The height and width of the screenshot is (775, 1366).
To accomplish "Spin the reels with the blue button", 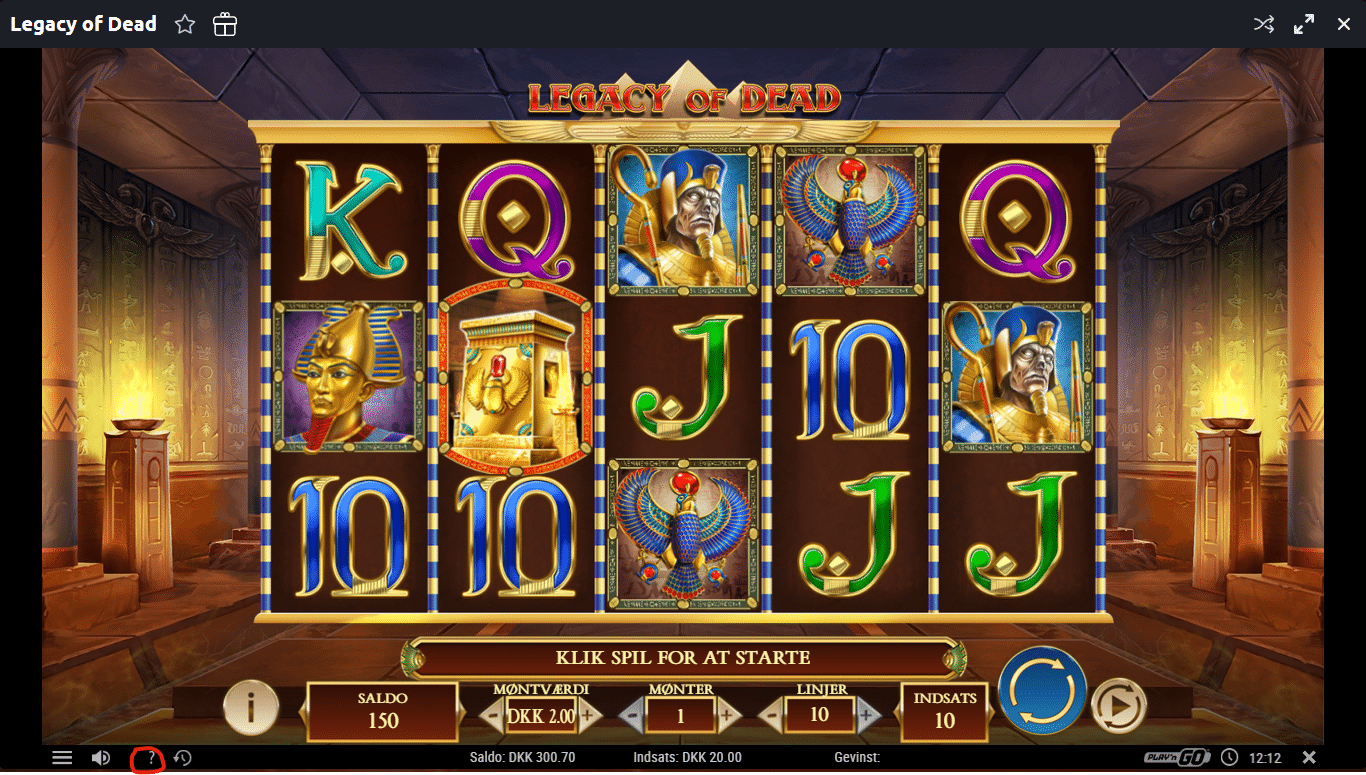I will click(x=1042, y=691).
